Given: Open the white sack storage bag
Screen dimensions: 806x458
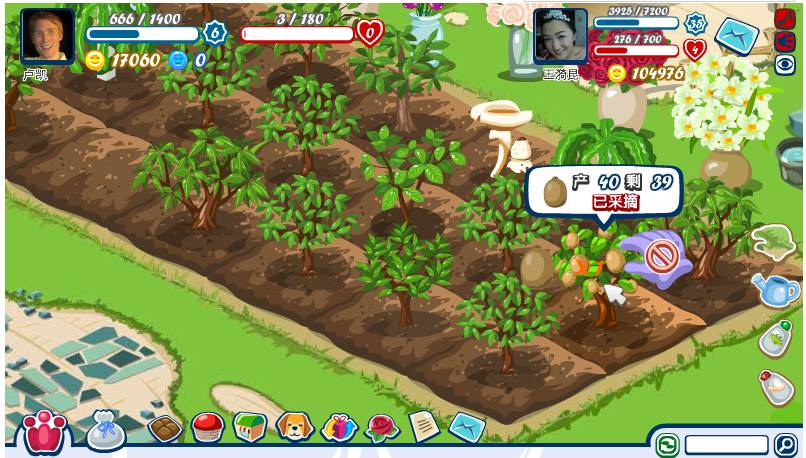Looking at the screenshot, I should 106,430.
